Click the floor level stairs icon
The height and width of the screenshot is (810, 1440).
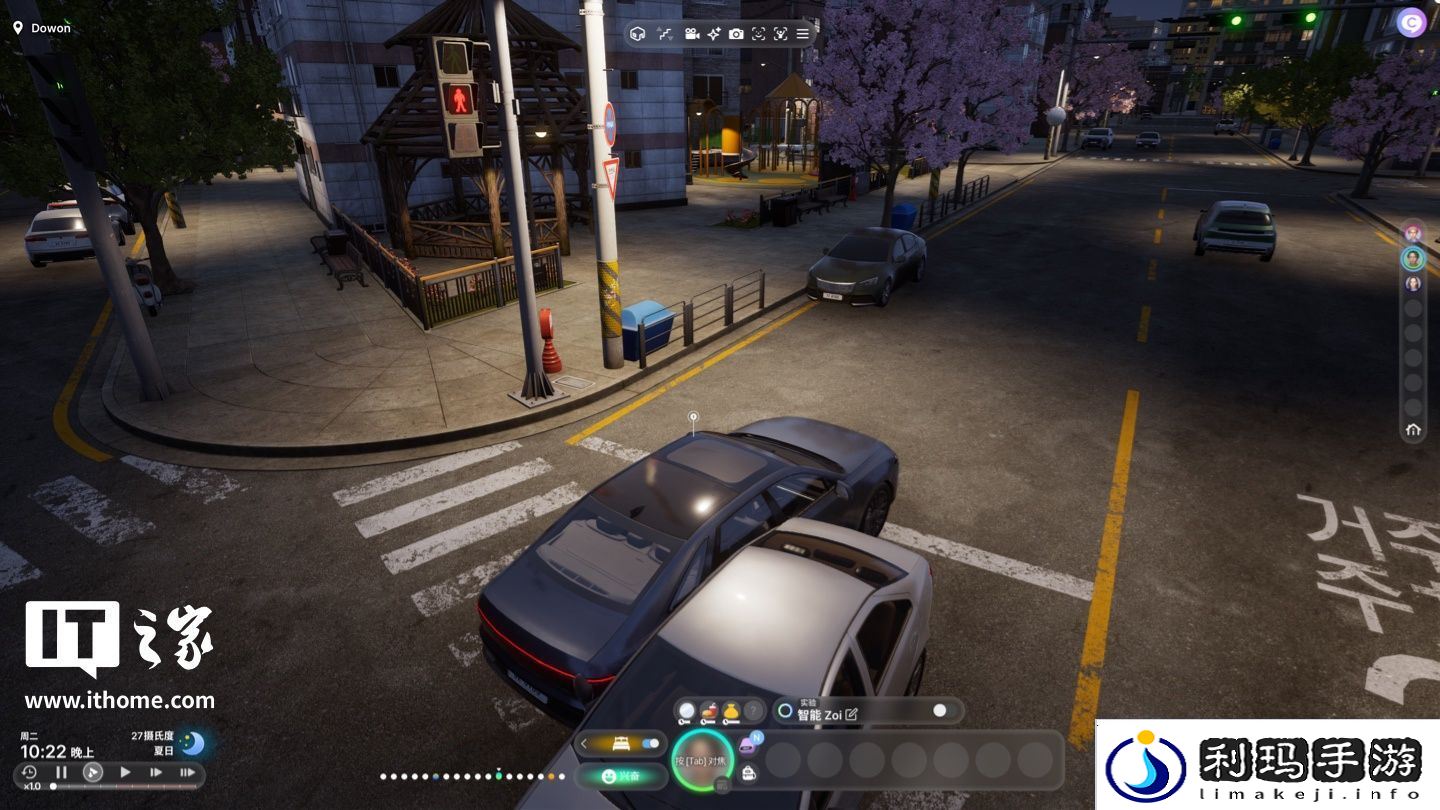point(665,34)
